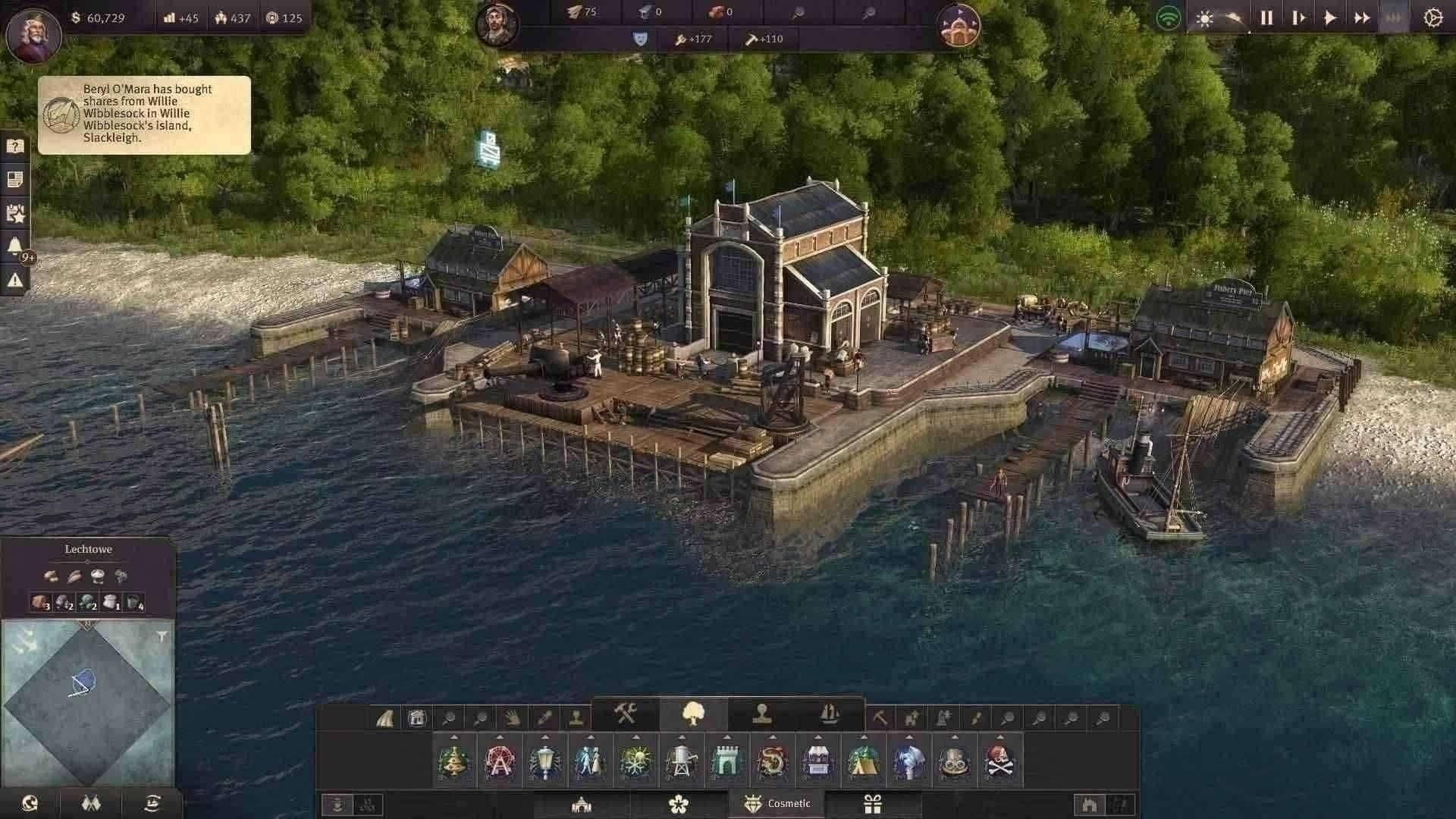Switch to the gift box tab
The width and height of the screenshot is (1456, 819).
873,804
